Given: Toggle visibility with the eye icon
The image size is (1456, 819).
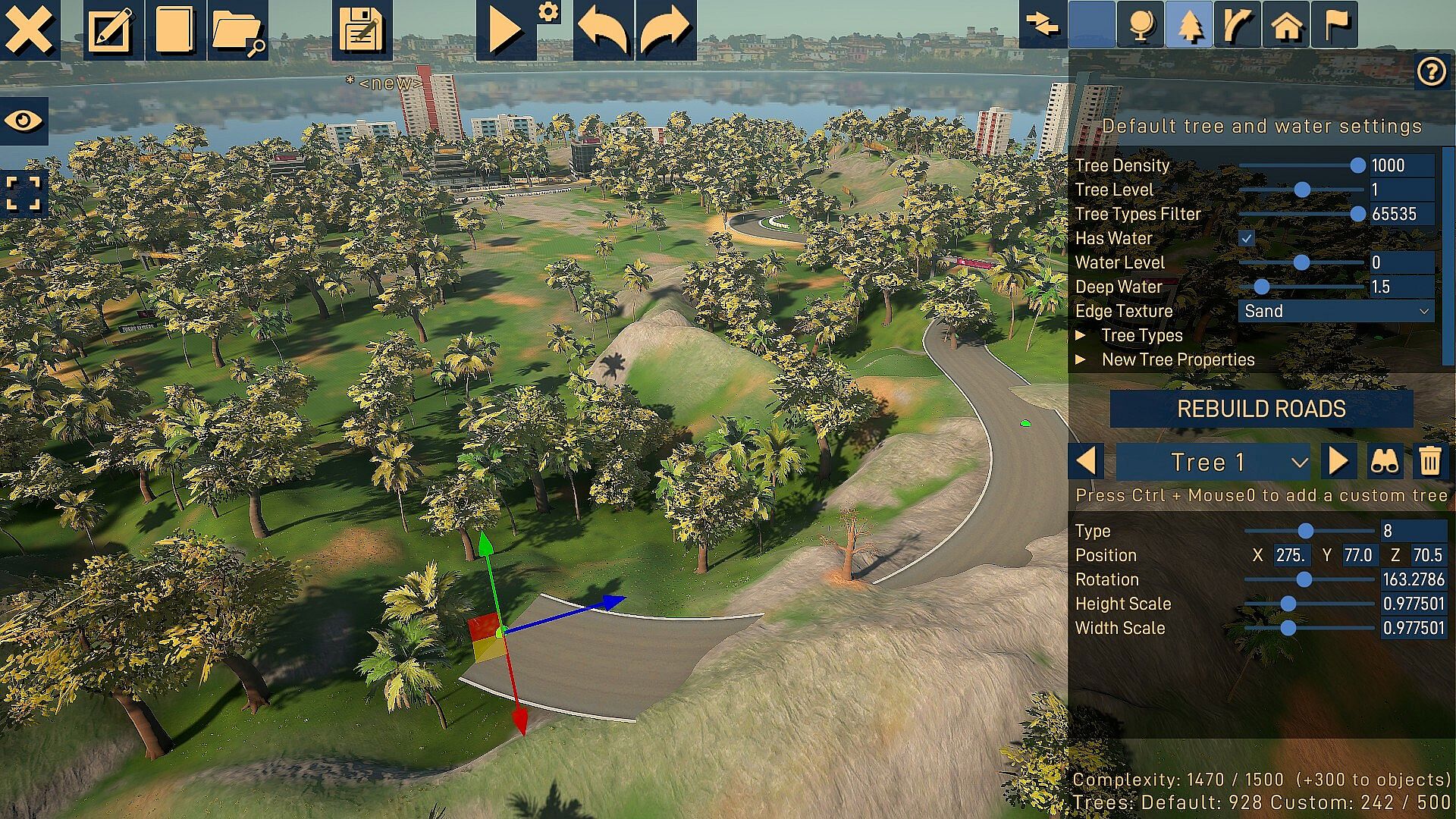Looking at the screenshot, I should point(24,121).
